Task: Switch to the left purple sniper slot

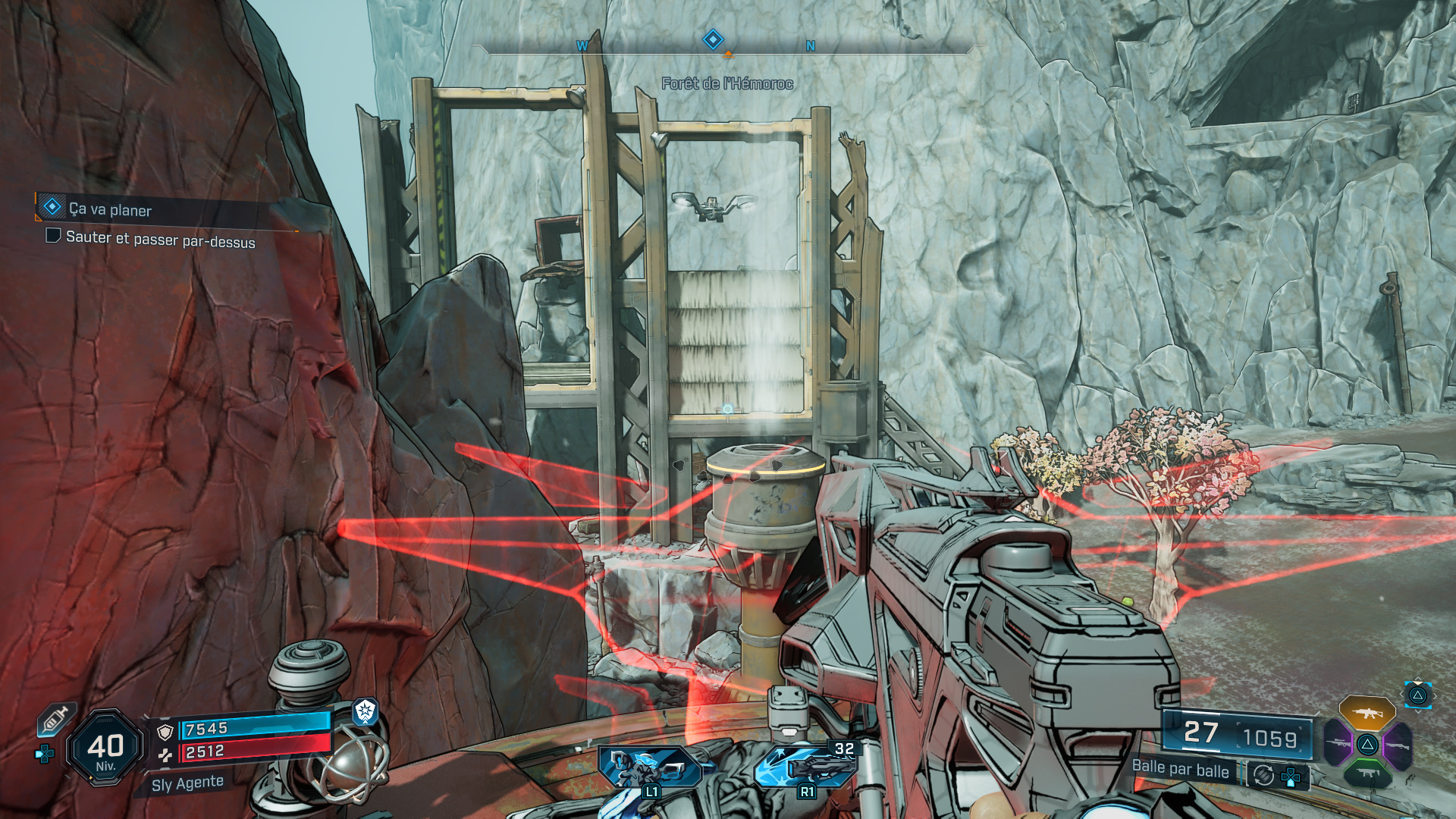Action: 1338,744
